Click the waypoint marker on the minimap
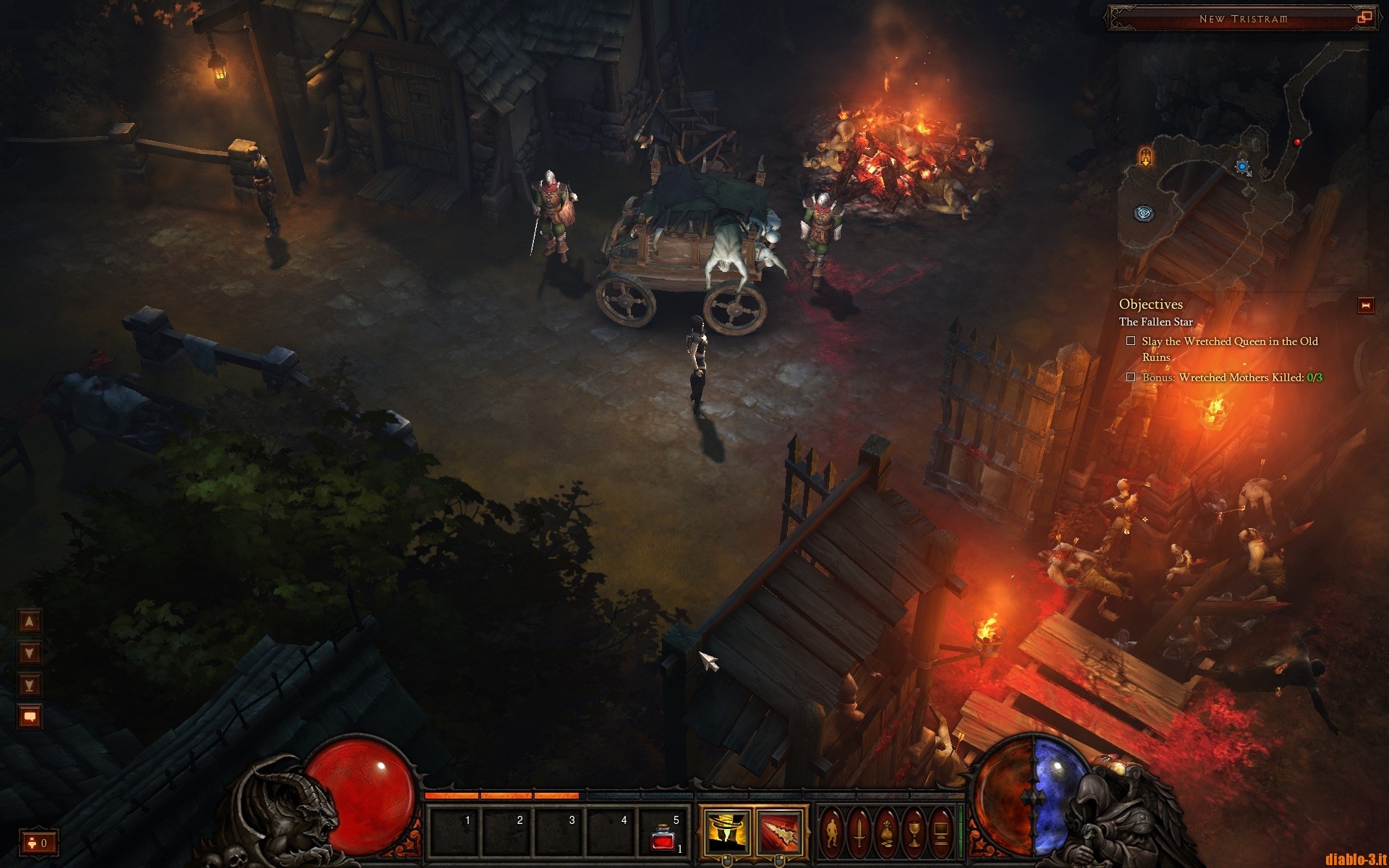1389x868 pixels. [1144, 213]
